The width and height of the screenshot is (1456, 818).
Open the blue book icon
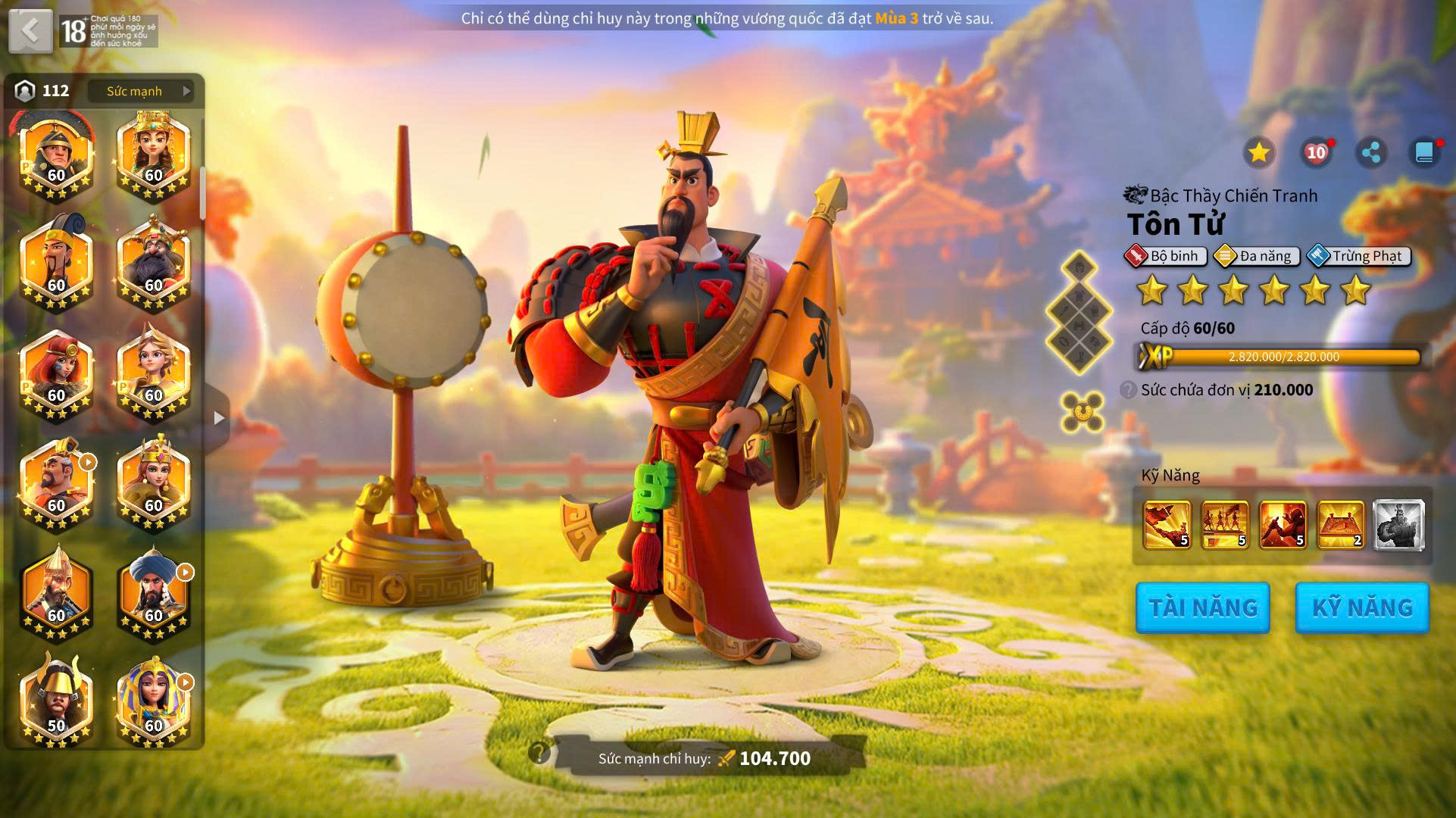1424,153
